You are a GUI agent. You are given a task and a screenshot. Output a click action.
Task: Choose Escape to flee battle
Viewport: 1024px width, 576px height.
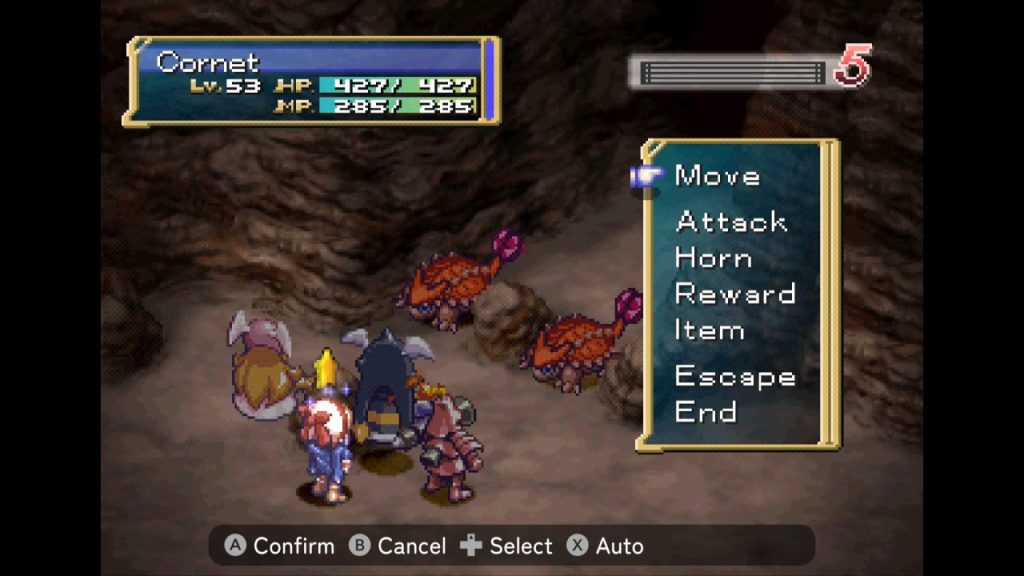pyautogui.click(x=735, y=376)
